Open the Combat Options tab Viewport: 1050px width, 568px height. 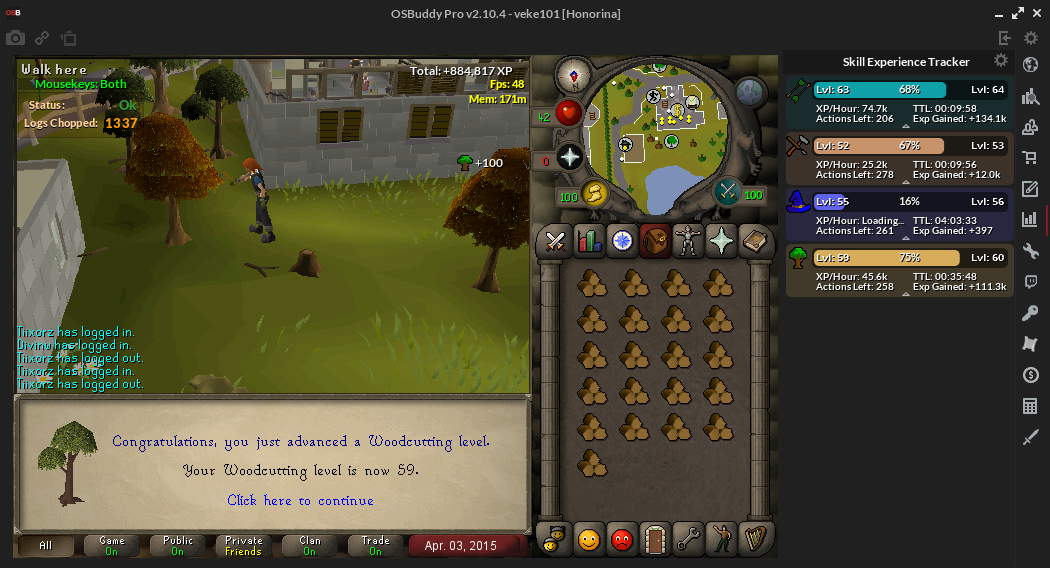pyautogui.click(x=555, y=240)
